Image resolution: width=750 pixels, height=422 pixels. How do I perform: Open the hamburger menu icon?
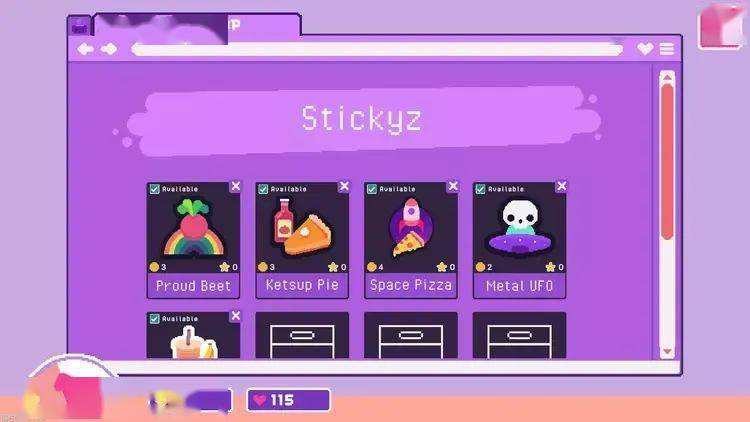[x=666, y=48]
